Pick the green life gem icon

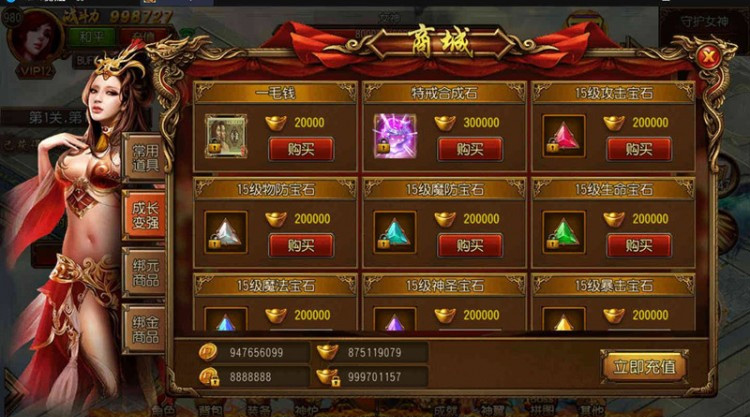pos(564,231)
